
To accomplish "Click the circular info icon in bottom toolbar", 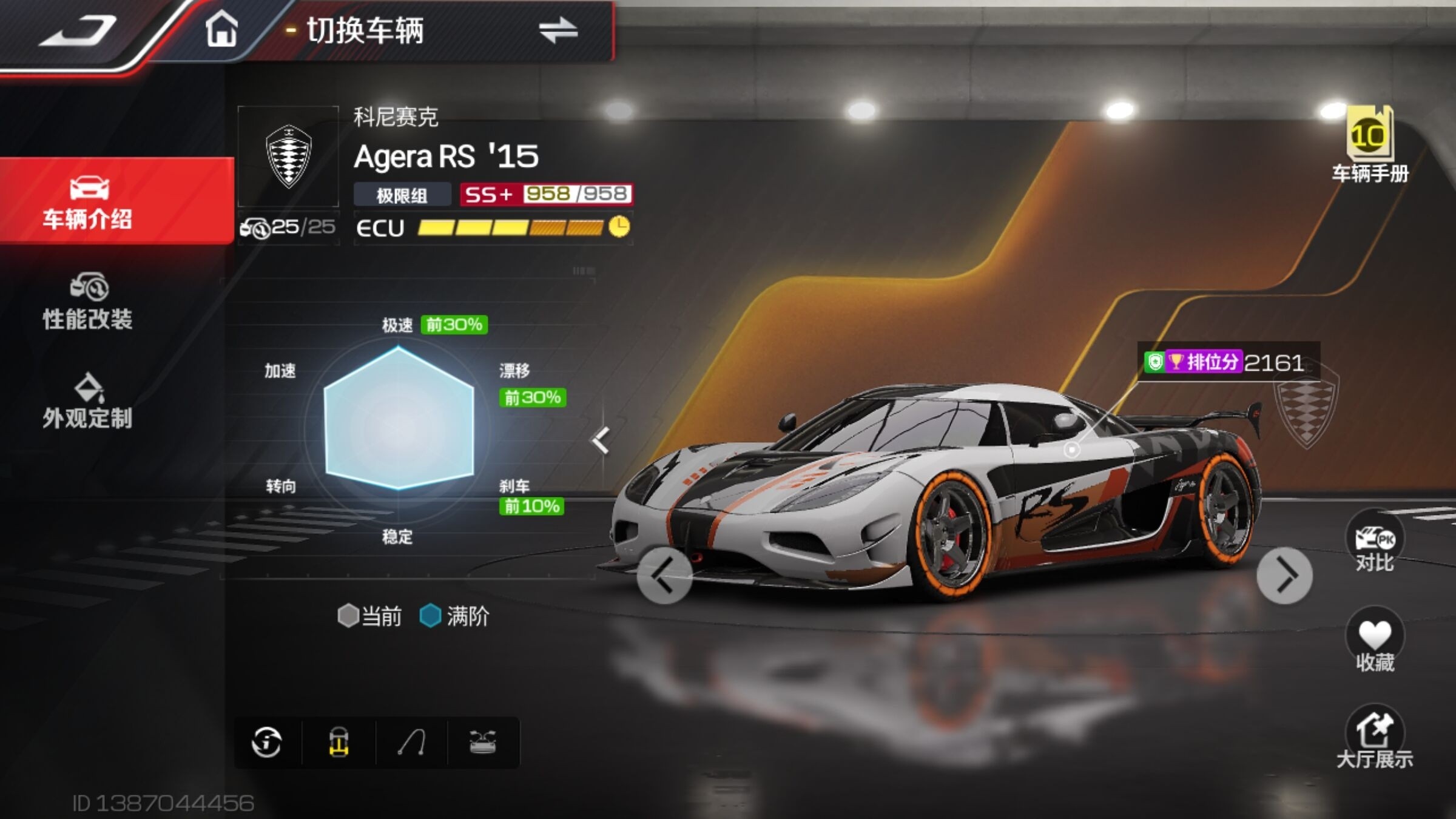I will (267, 742).
